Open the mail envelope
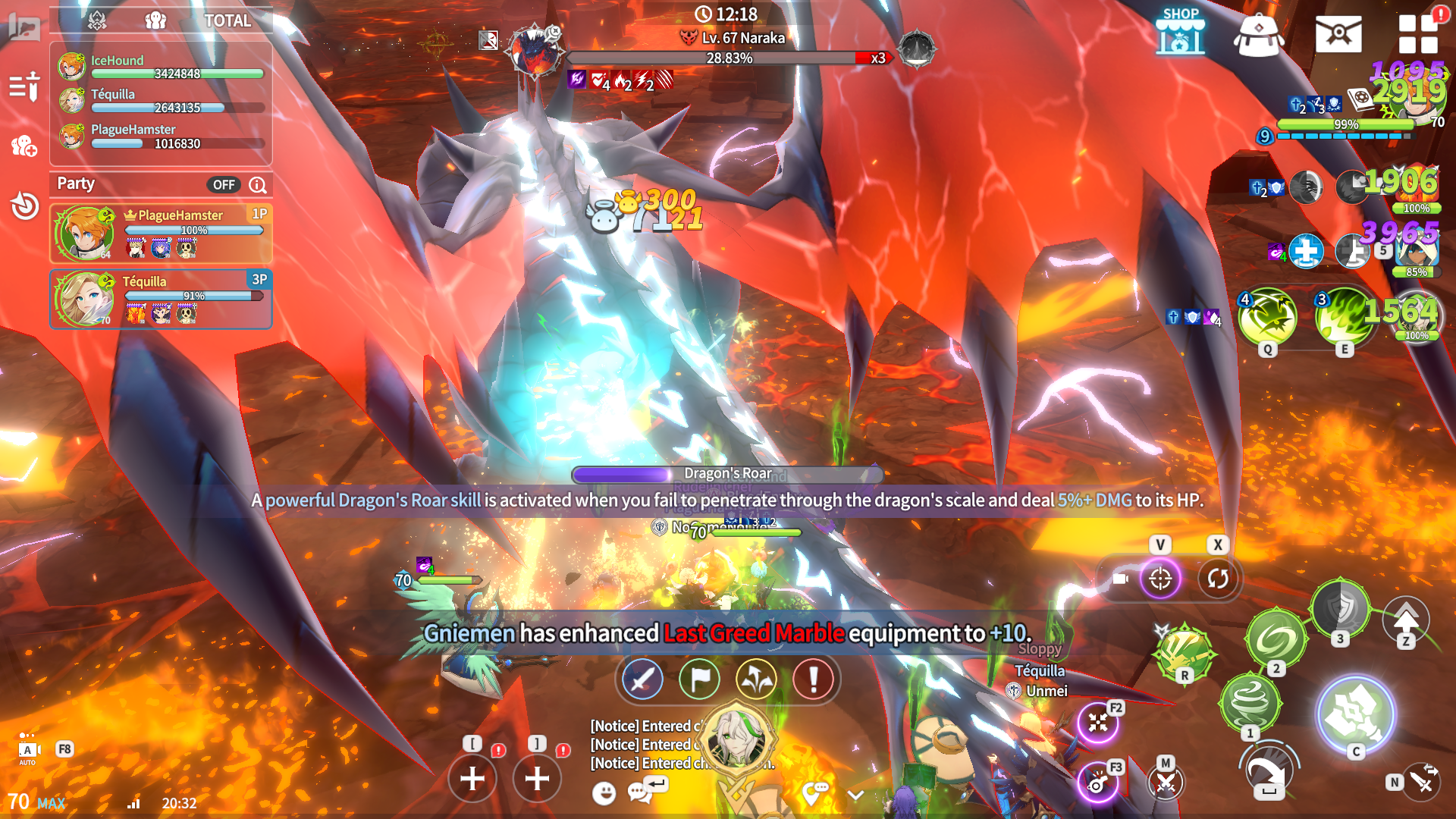Screen dimensions: 1456x819 coord(1338,34)
